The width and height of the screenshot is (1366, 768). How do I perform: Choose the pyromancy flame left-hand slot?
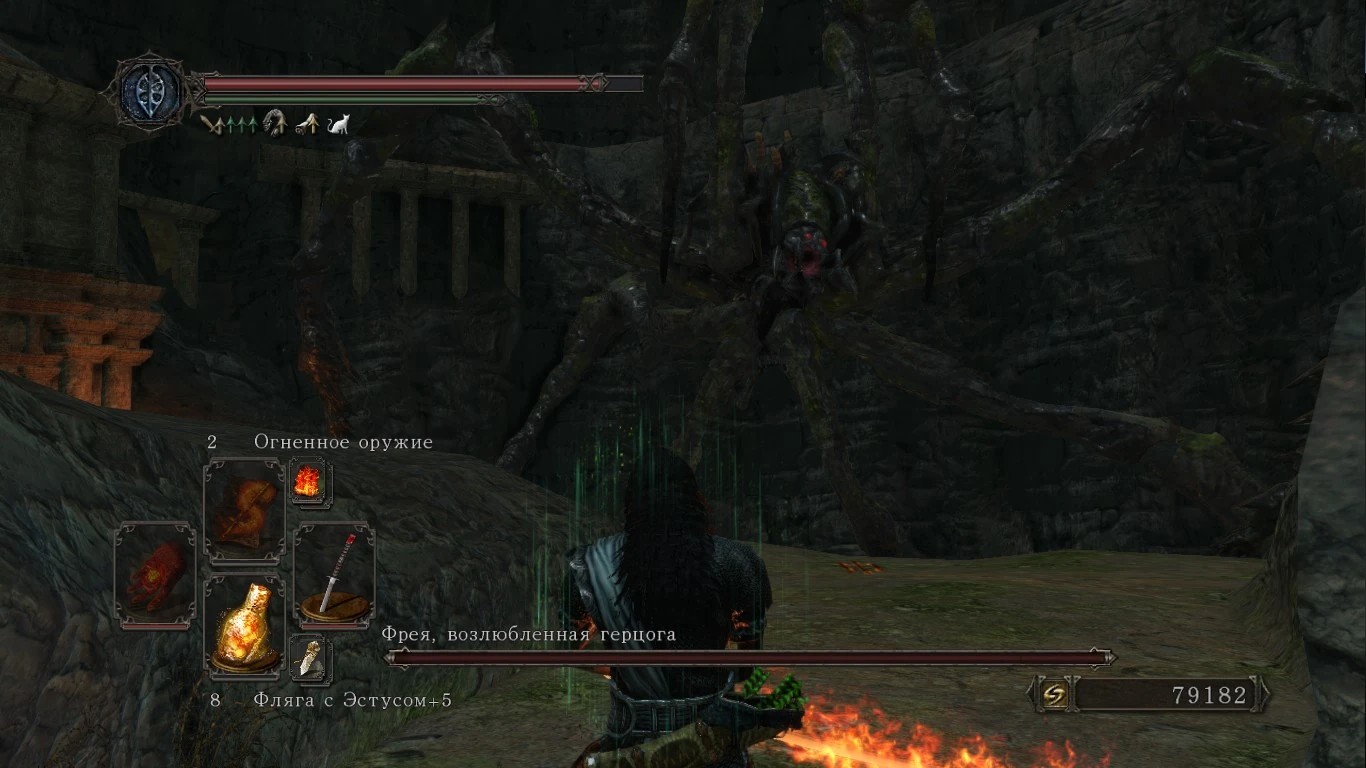coord(155,575)
